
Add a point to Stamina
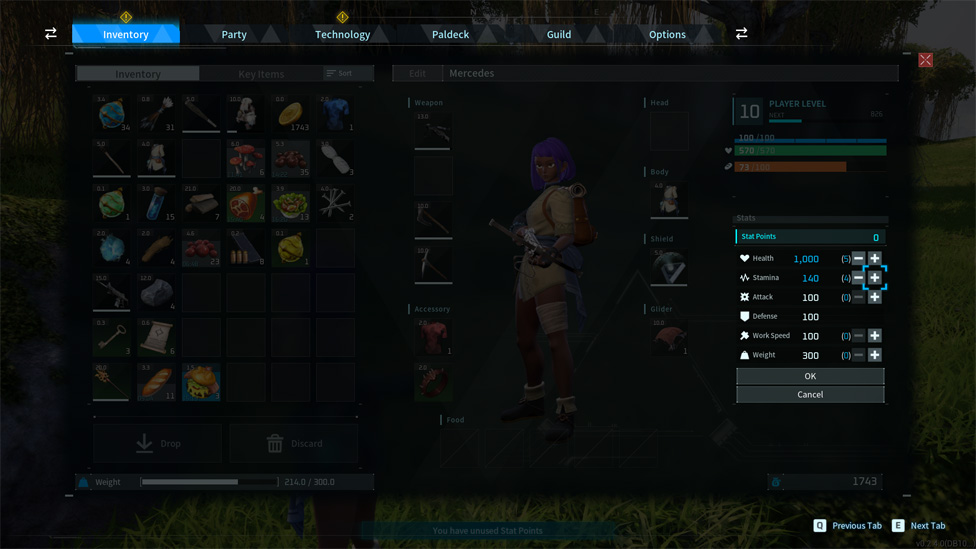tap(875, 278)
